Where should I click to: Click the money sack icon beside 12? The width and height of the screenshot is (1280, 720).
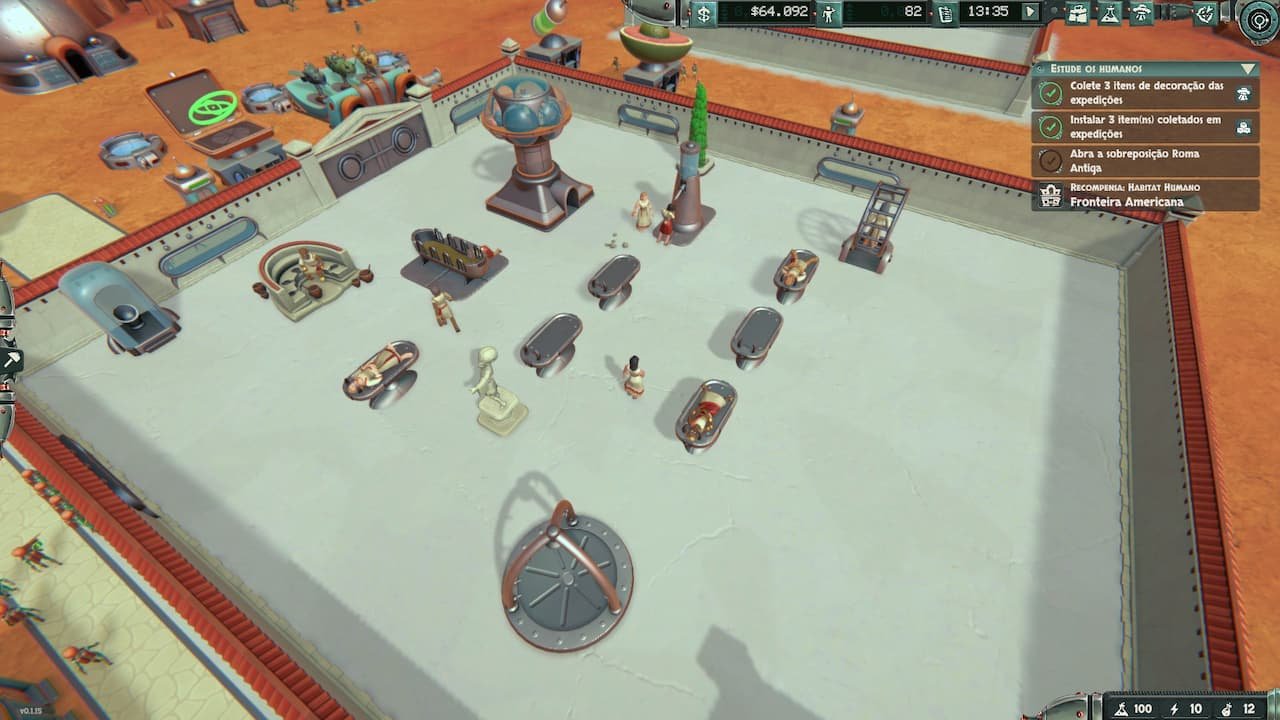coord(1225,709)
